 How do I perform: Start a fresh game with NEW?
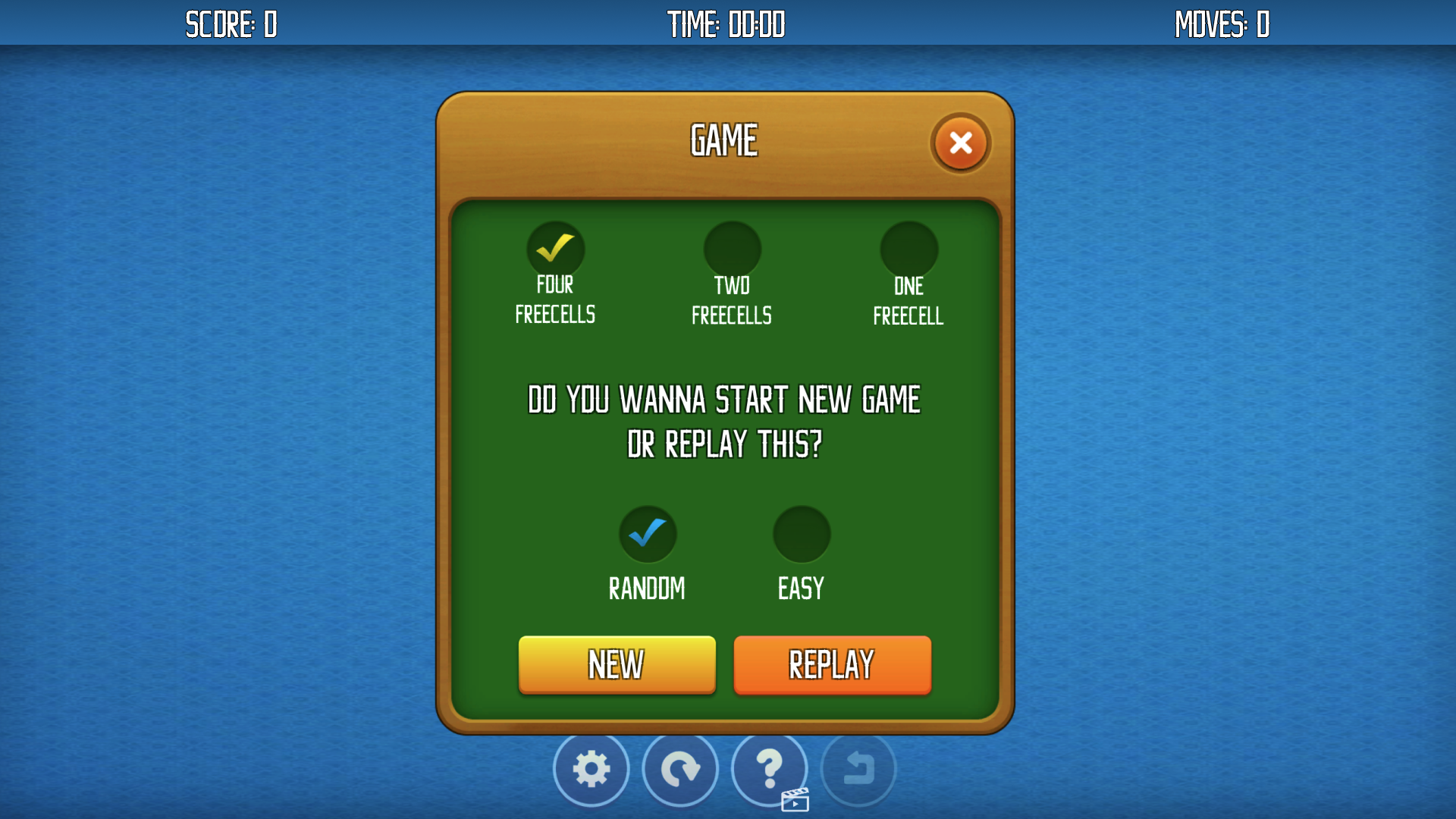pyautogui.click(x=616, y=665)
